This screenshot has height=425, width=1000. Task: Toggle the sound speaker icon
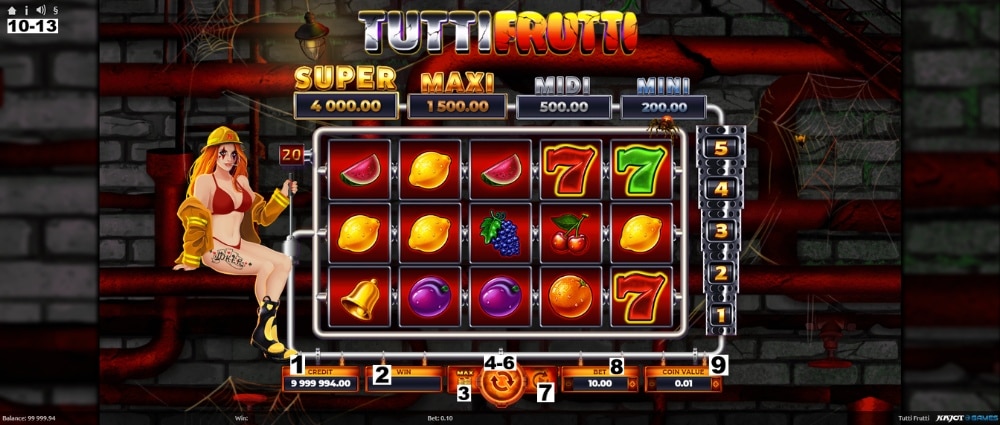[x=39, y=10]
